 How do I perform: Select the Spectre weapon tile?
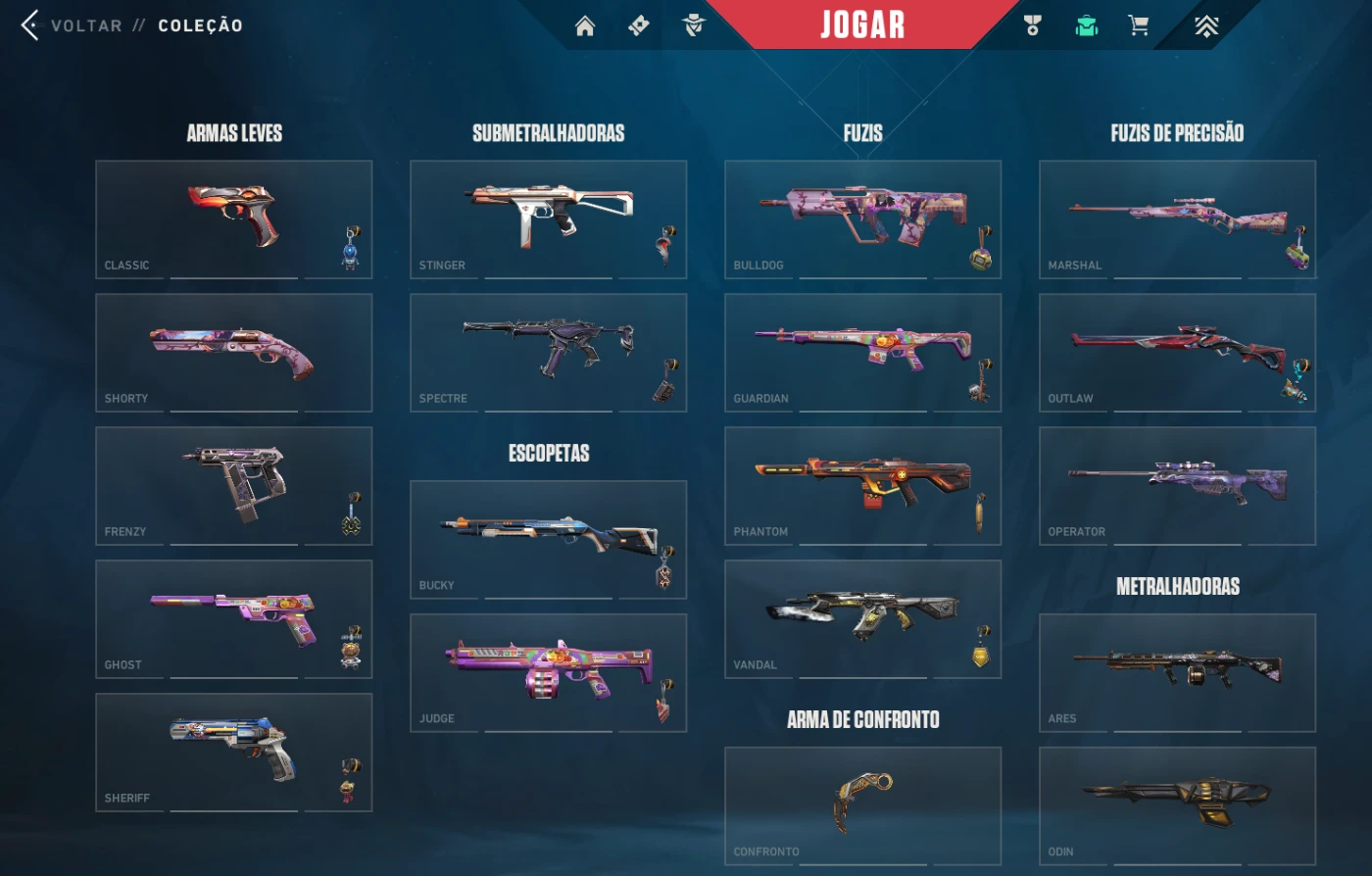548,352
